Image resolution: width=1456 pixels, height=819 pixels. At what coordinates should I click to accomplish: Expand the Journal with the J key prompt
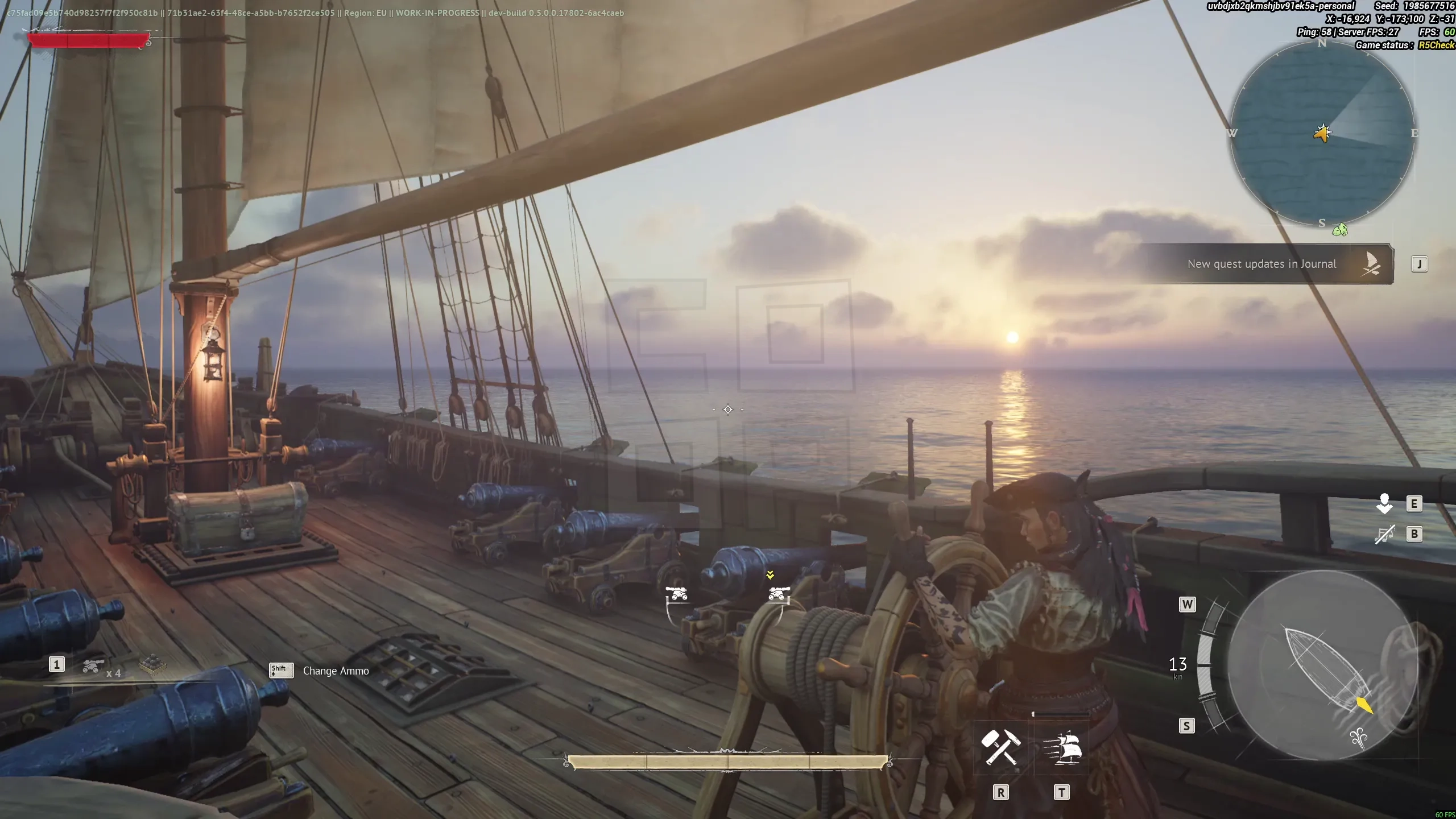pyautogui.click(x=1418, y=263)
